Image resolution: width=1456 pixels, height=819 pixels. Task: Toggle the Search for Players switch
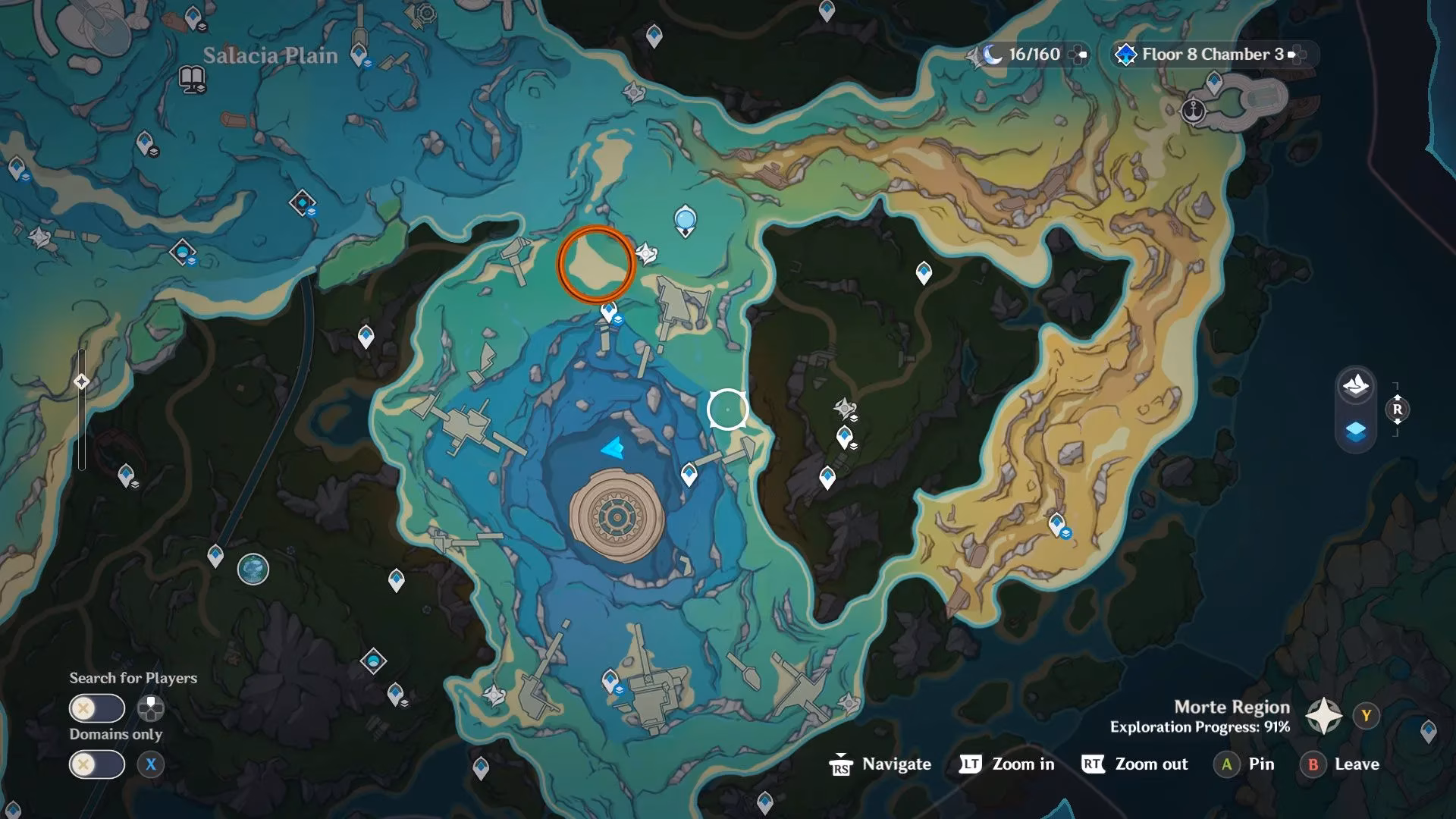pos(97,708)
